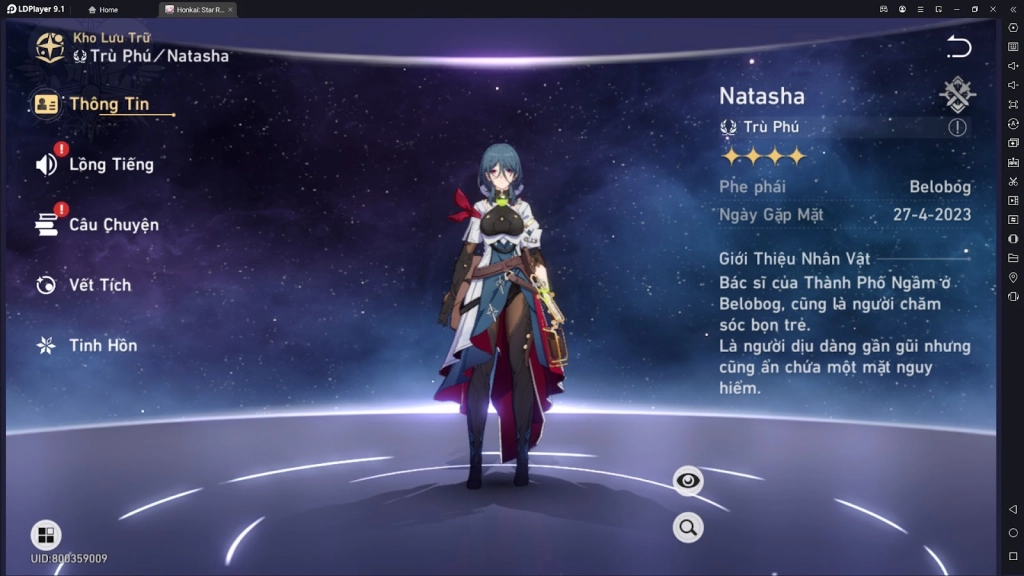Toggle the eye icon to hide interface
1024x576 pixels.
pos(688,481)
